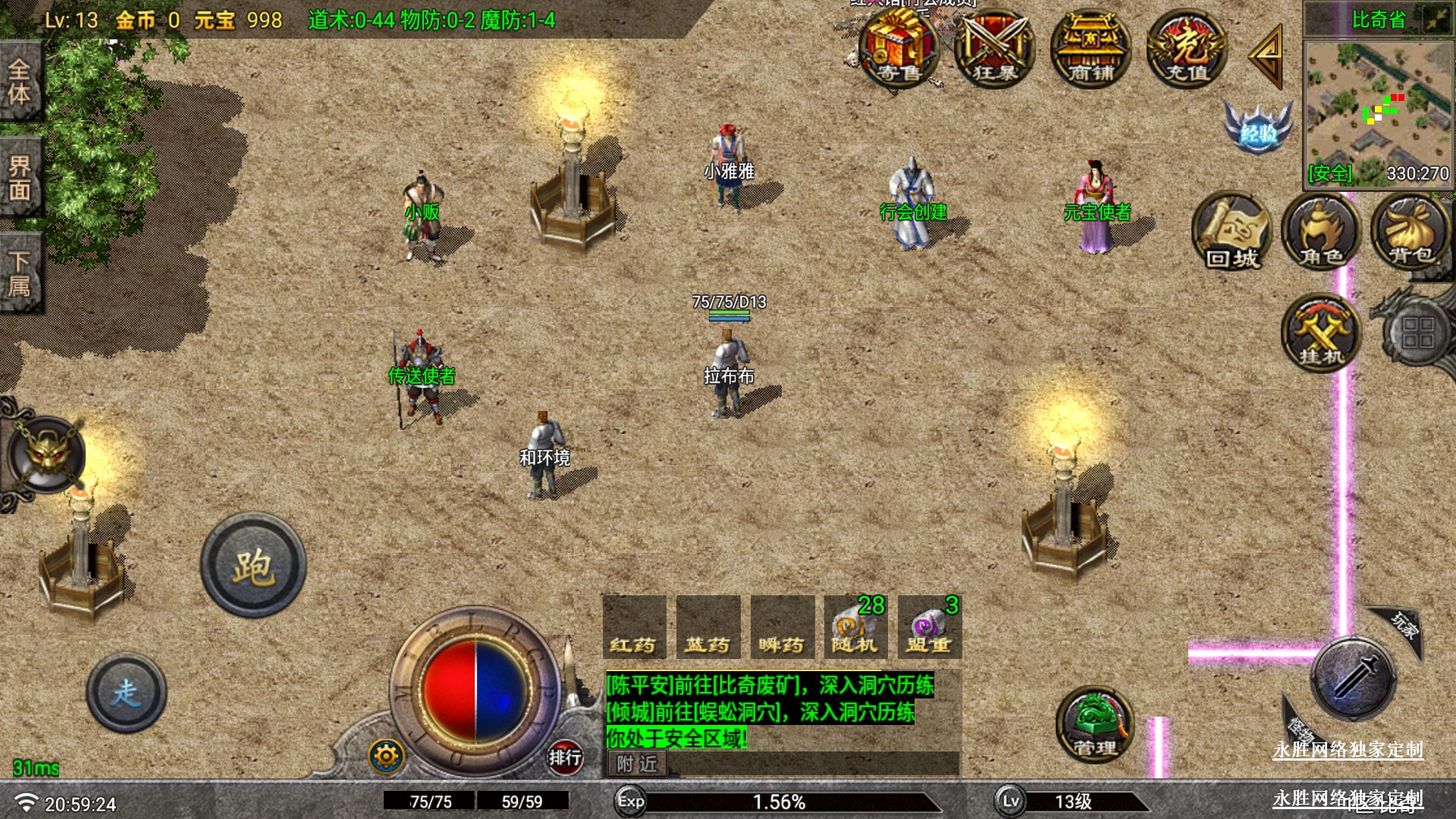This screenshot has height=819, width=1456.
Task: Switch to the 界面 tab
Action: 20,178
